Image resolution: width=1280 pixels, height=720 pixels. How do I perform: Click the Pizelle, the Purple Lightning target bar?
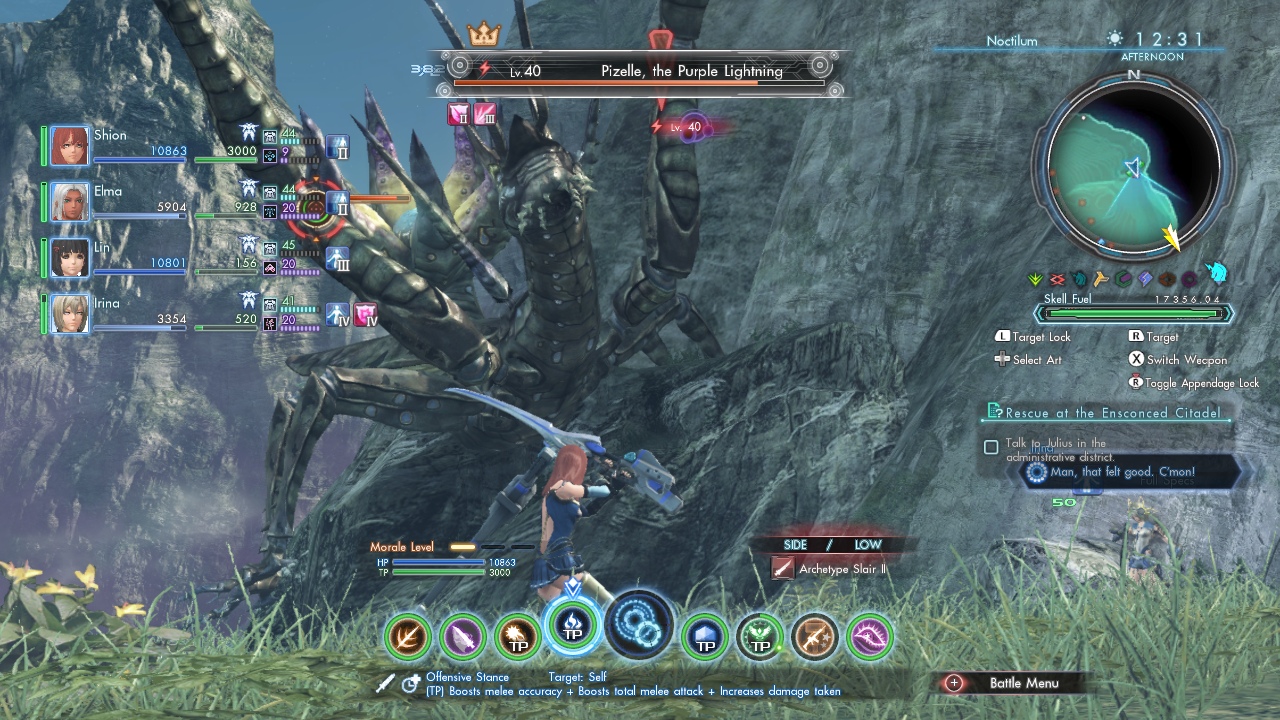(640, 72)
